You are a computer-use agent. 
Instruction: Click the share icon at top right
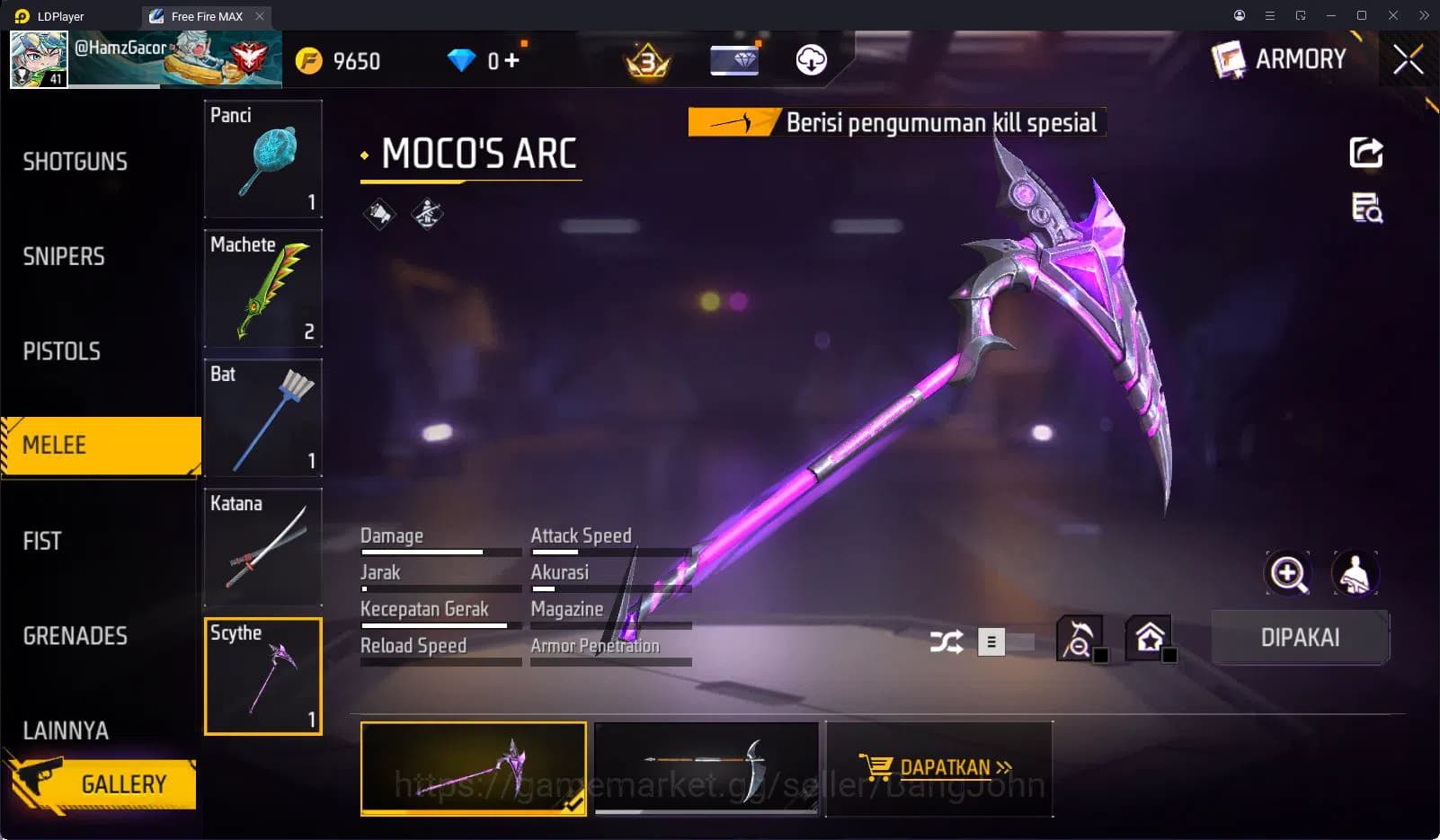click(1365, 153)
